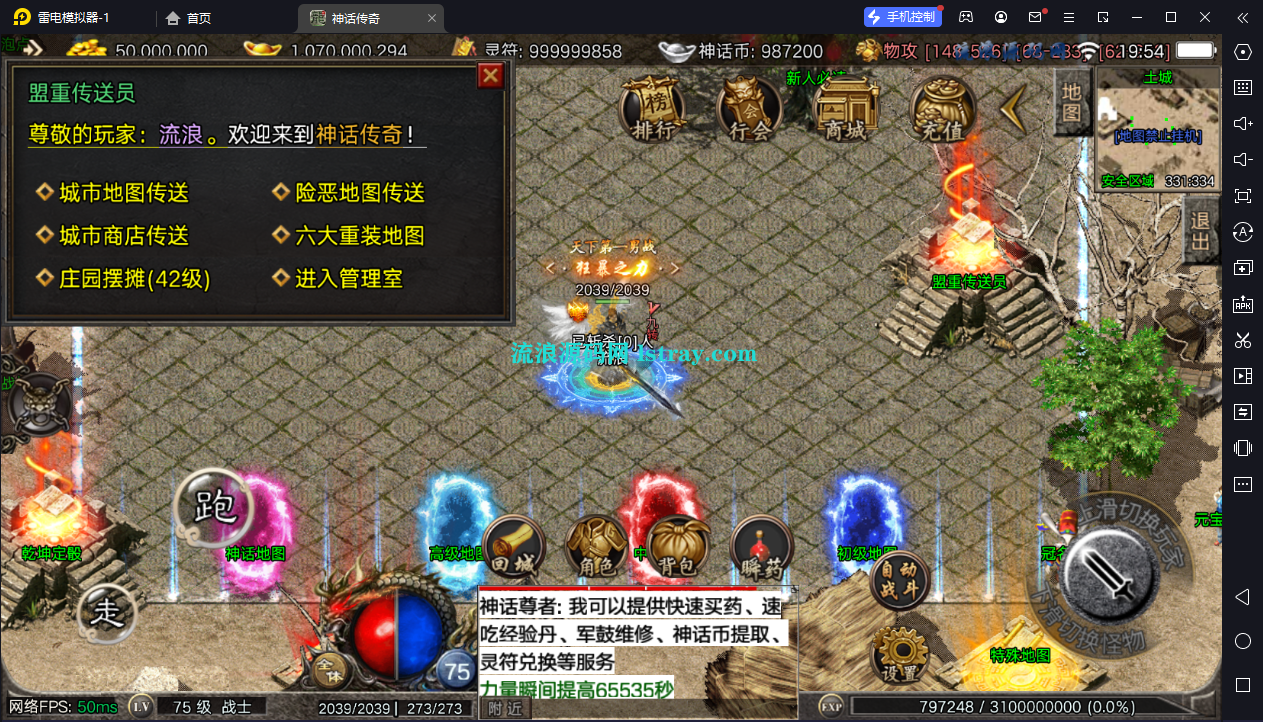Open the 商城 shop

point(846,107)
